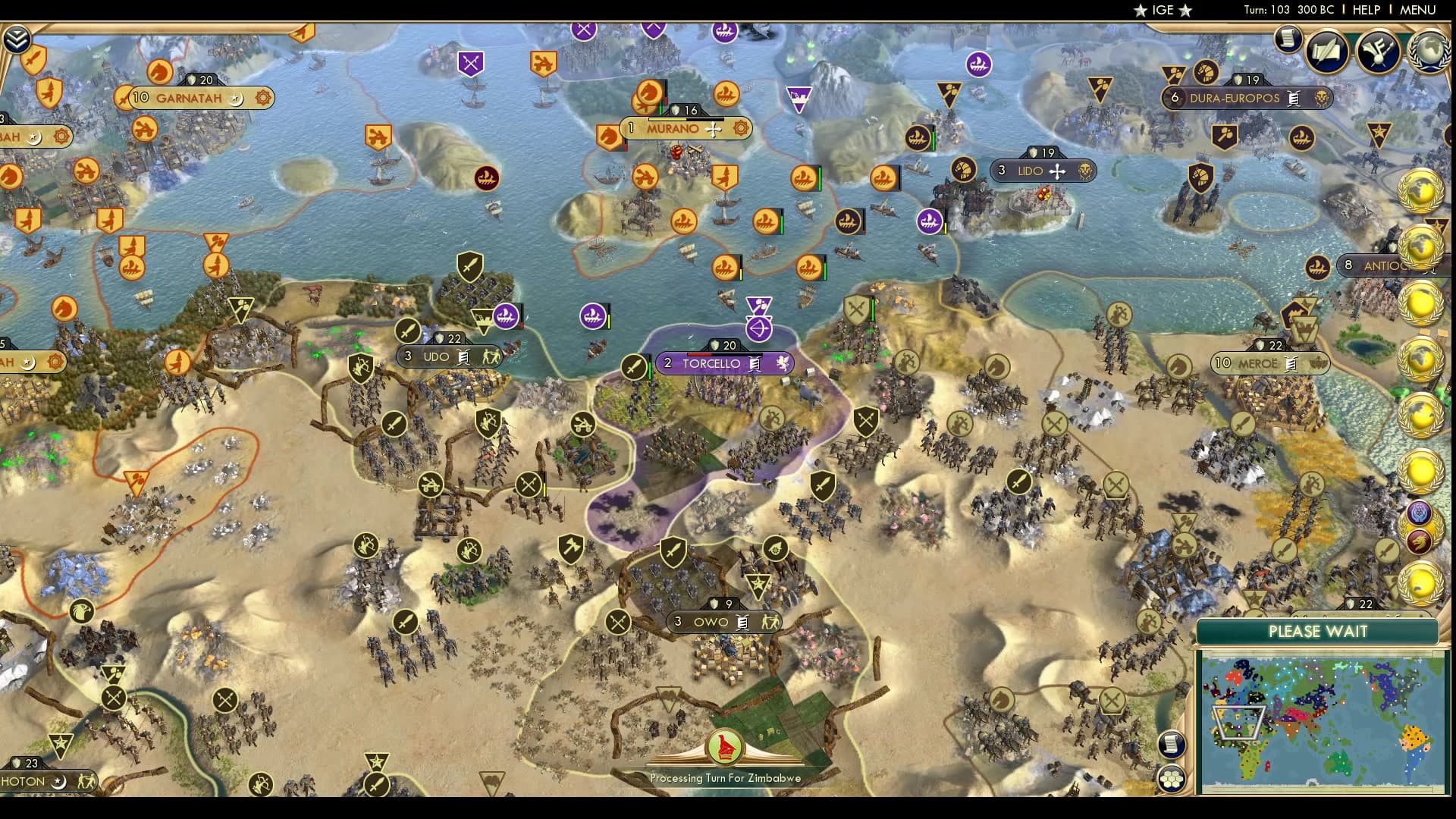1456x819 pixels.
Task: Click the red health bar on Torcello's banner
Action: click(x=699, y=354)
